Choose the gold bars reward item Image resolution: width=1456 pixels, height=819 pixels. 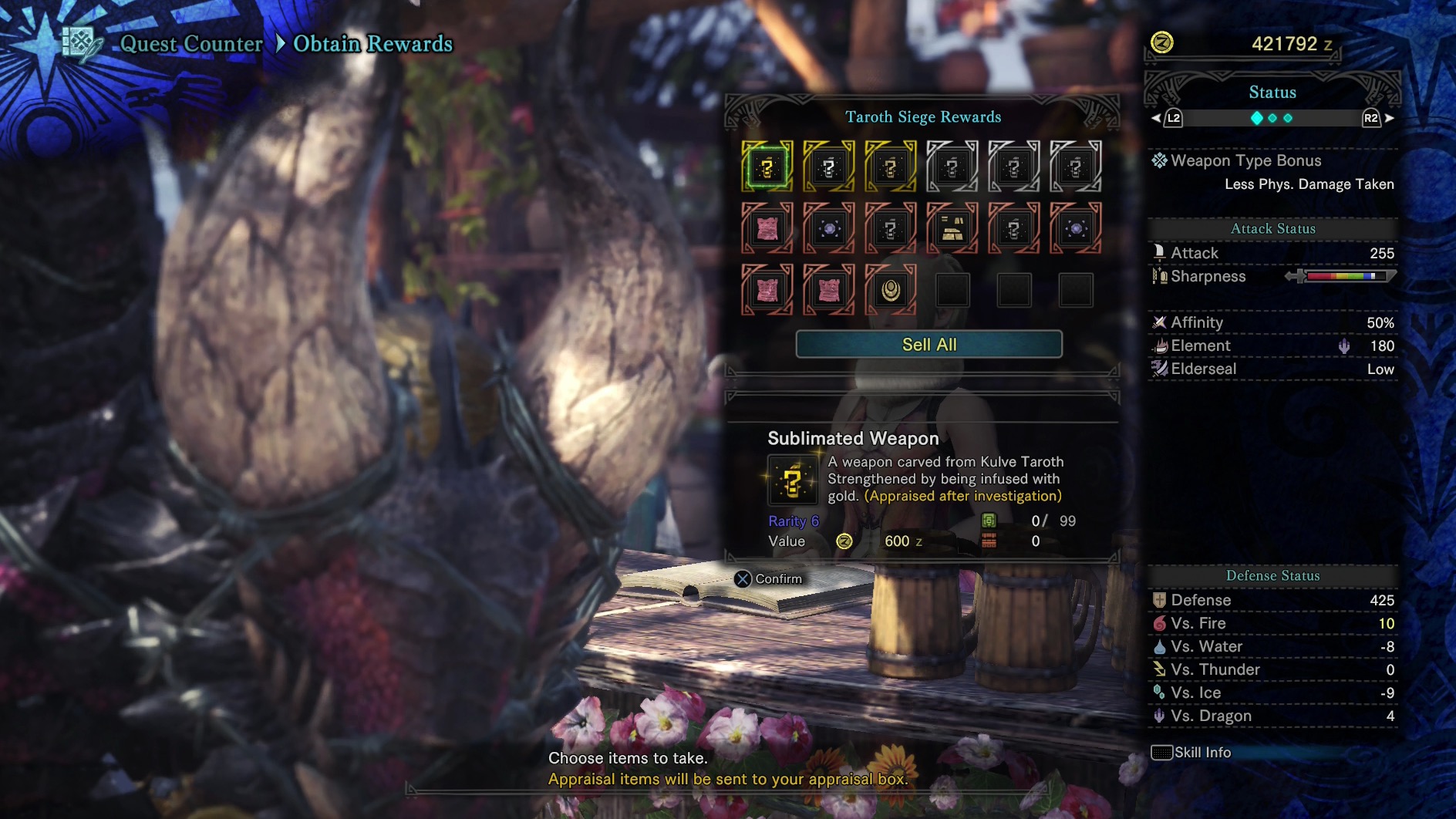(952, 228)
